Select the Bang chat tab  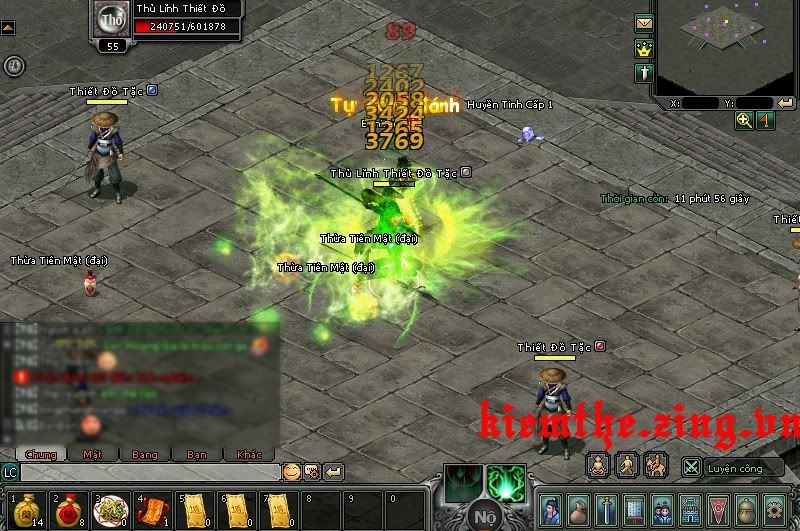[x=145, y=454]
